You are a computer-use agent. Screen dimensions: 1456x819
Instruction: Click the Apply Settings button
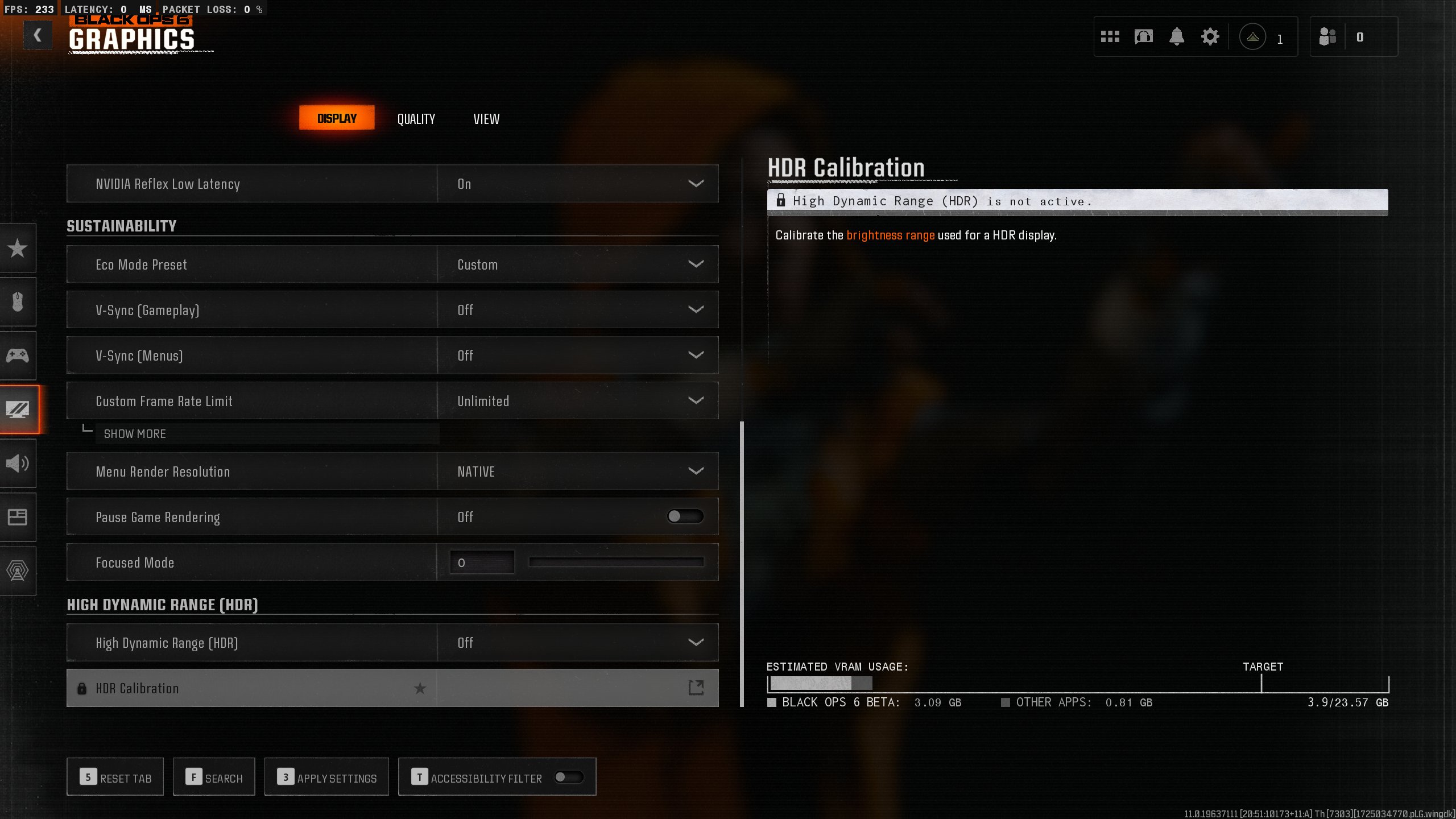pos(326,776)
